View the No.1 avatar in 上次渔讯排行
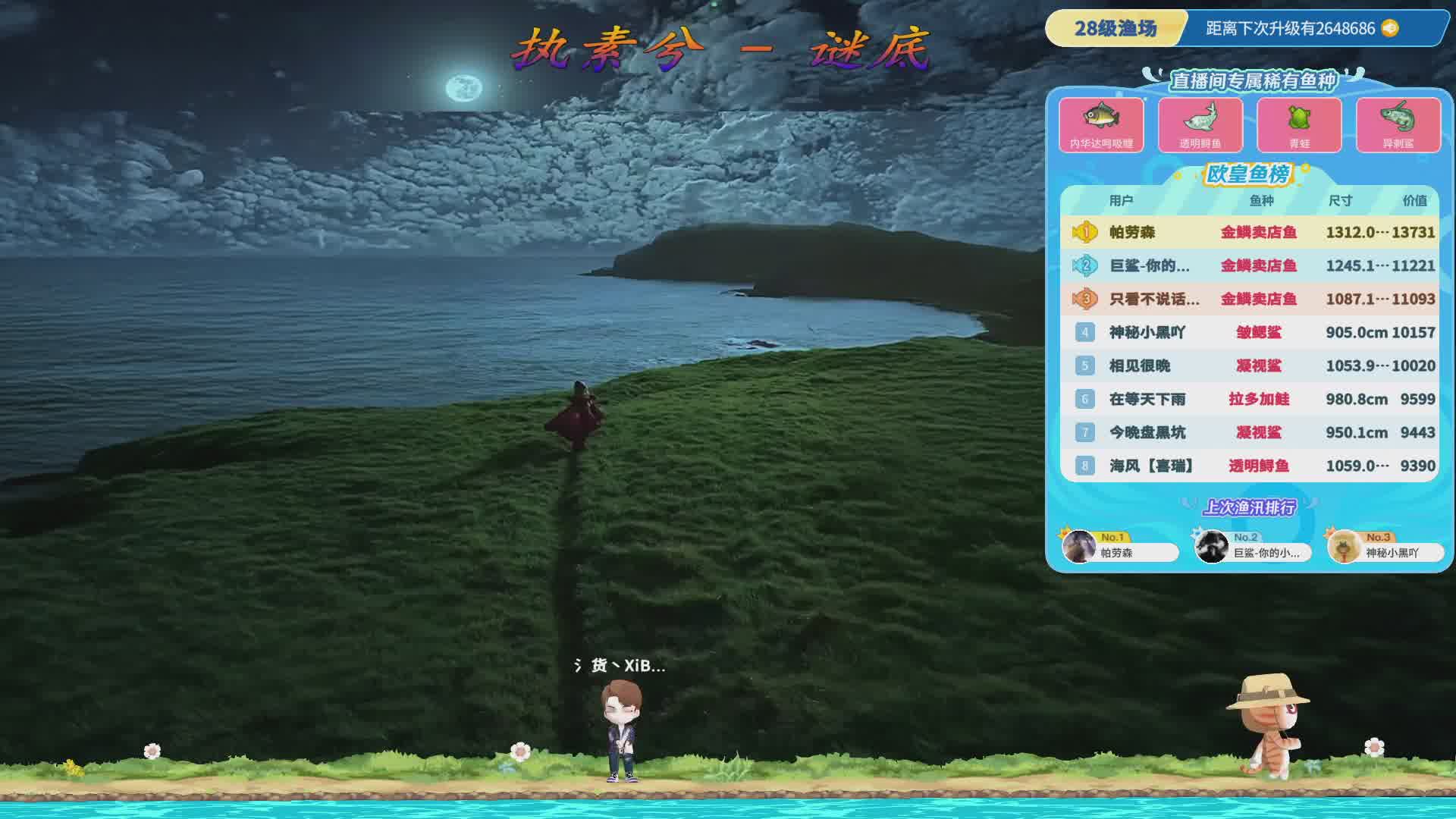Screen dimensions: 1456x819 [x=1078, y=547]
